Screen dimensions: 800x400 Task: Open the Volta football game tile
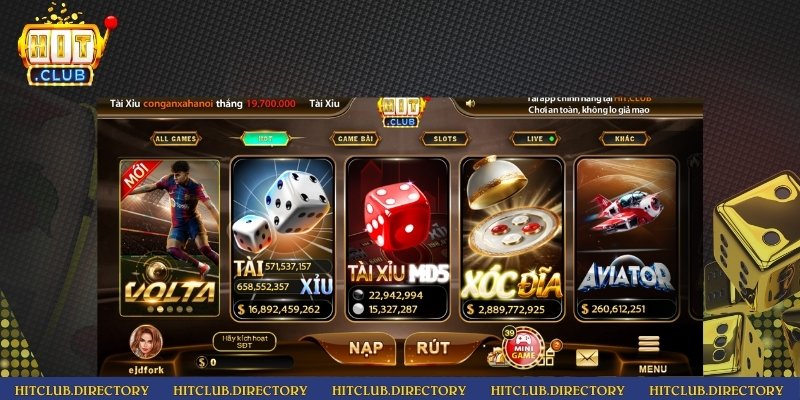[169, 237]
